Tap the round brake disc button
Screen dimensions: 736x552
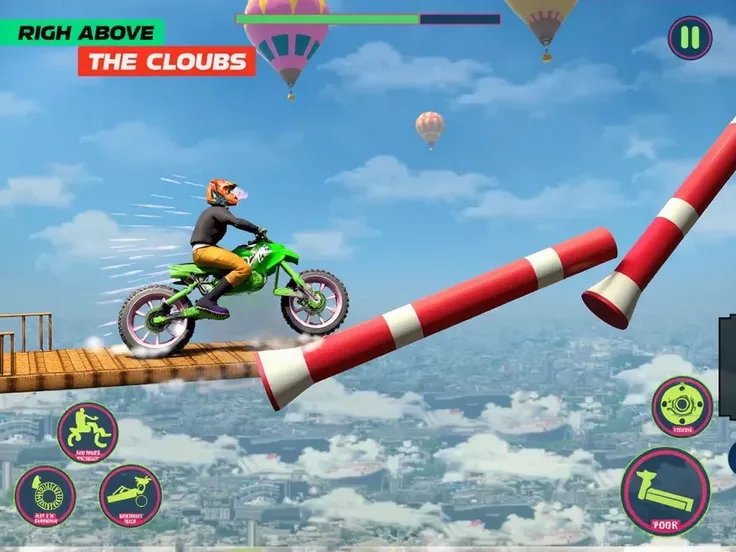coord(682,406)
